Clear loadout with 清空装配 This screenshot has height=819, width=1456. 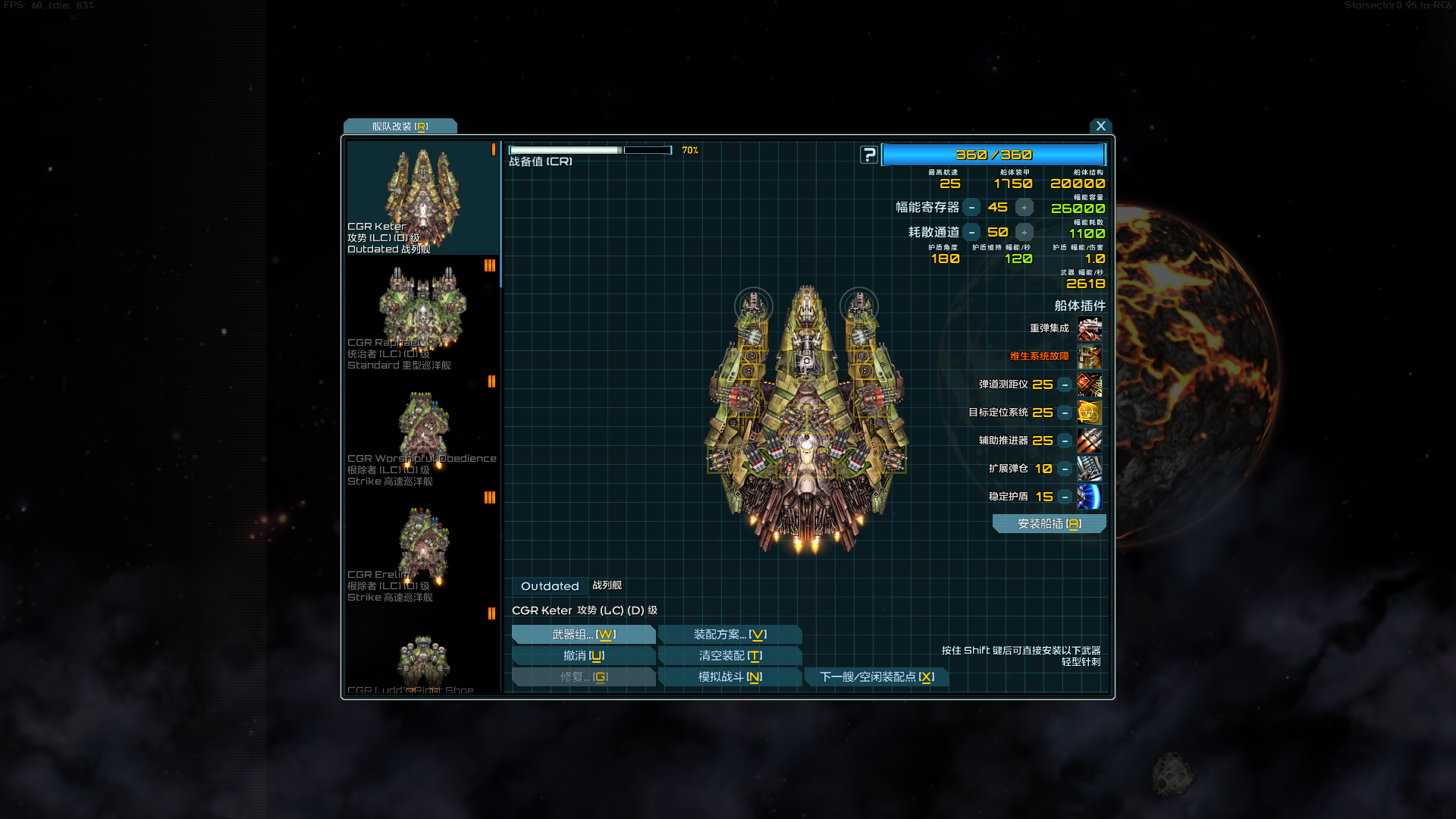(730, 656)
